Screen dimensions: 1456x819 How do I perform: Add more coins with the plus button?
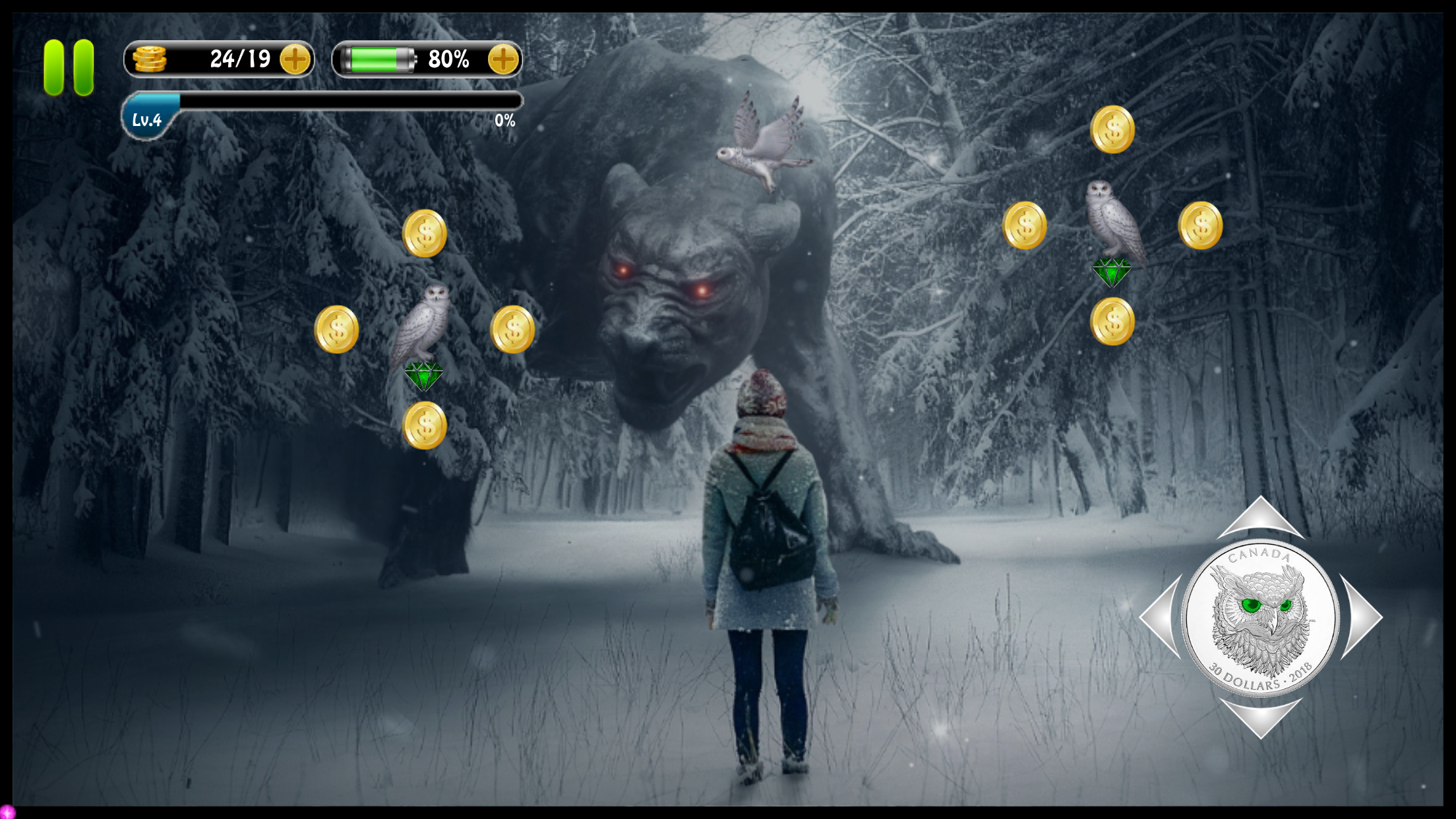[295, 59]
